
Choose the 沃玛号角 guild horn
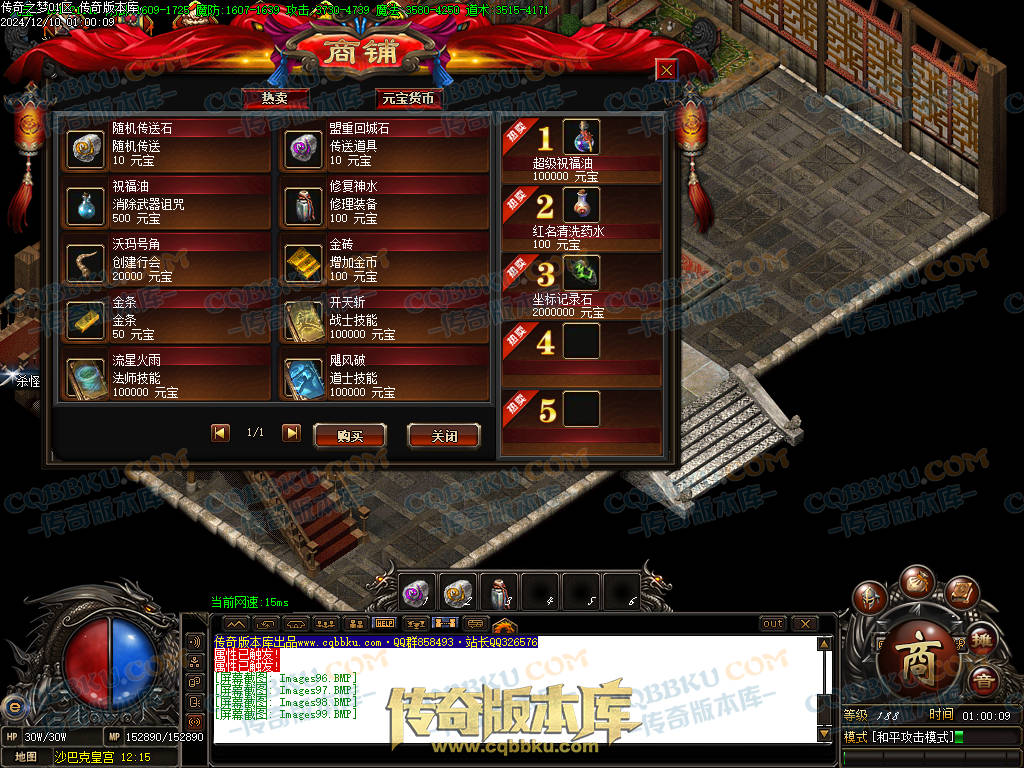click(85, 263)
